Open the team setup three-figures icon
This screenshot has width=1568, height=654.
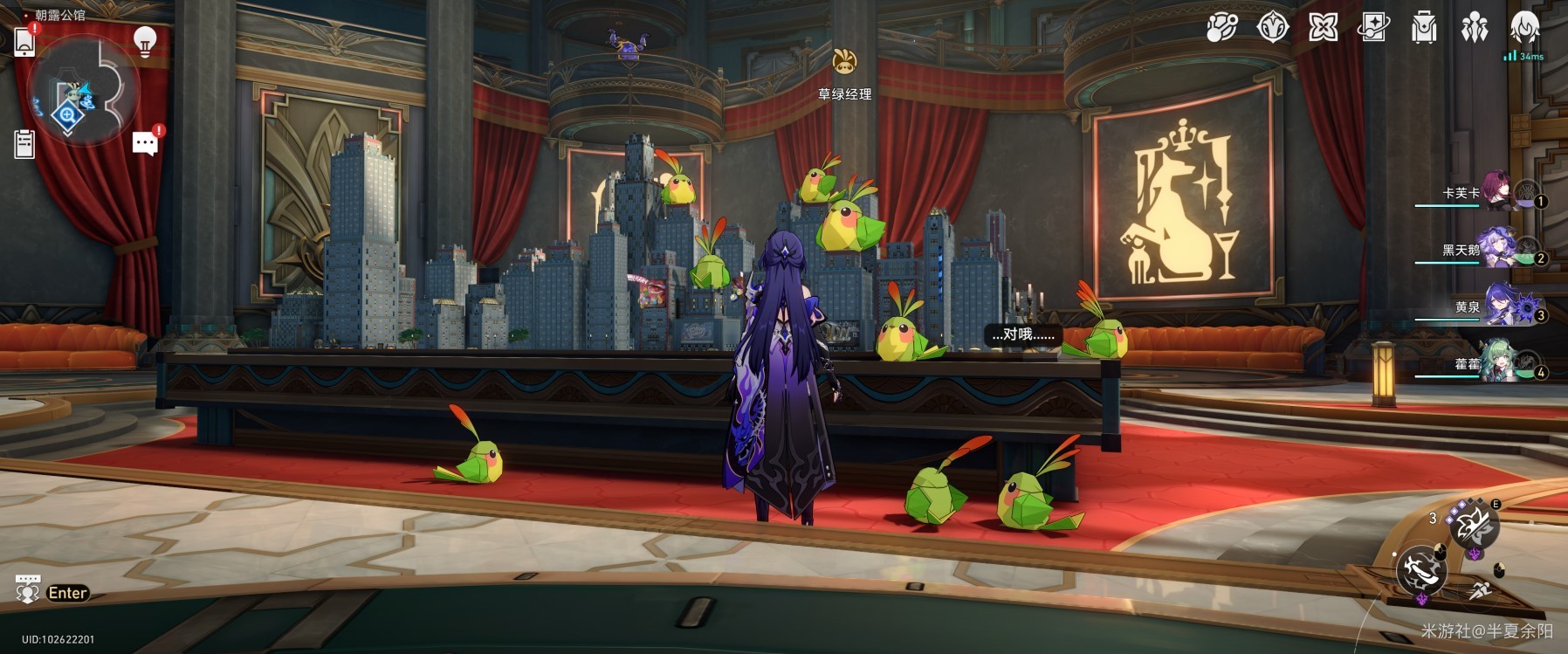(1475, 28)
